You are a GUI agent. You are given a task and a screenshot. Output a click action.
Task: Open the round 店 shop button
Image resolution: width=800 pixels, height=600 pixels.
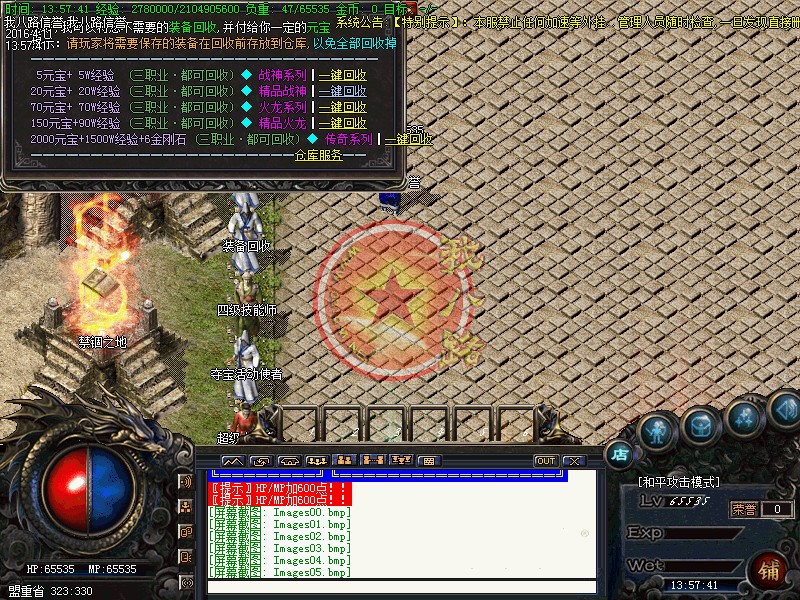[620, 454]
